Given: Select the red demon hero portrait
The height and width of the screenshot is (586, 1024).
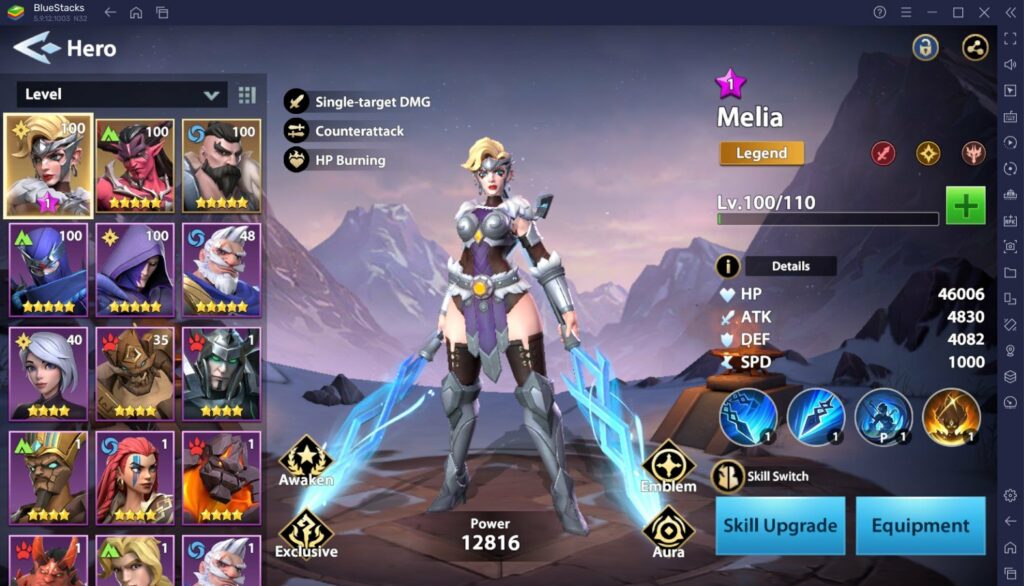Looking at the screenshot, I should [x=135, y=166].
